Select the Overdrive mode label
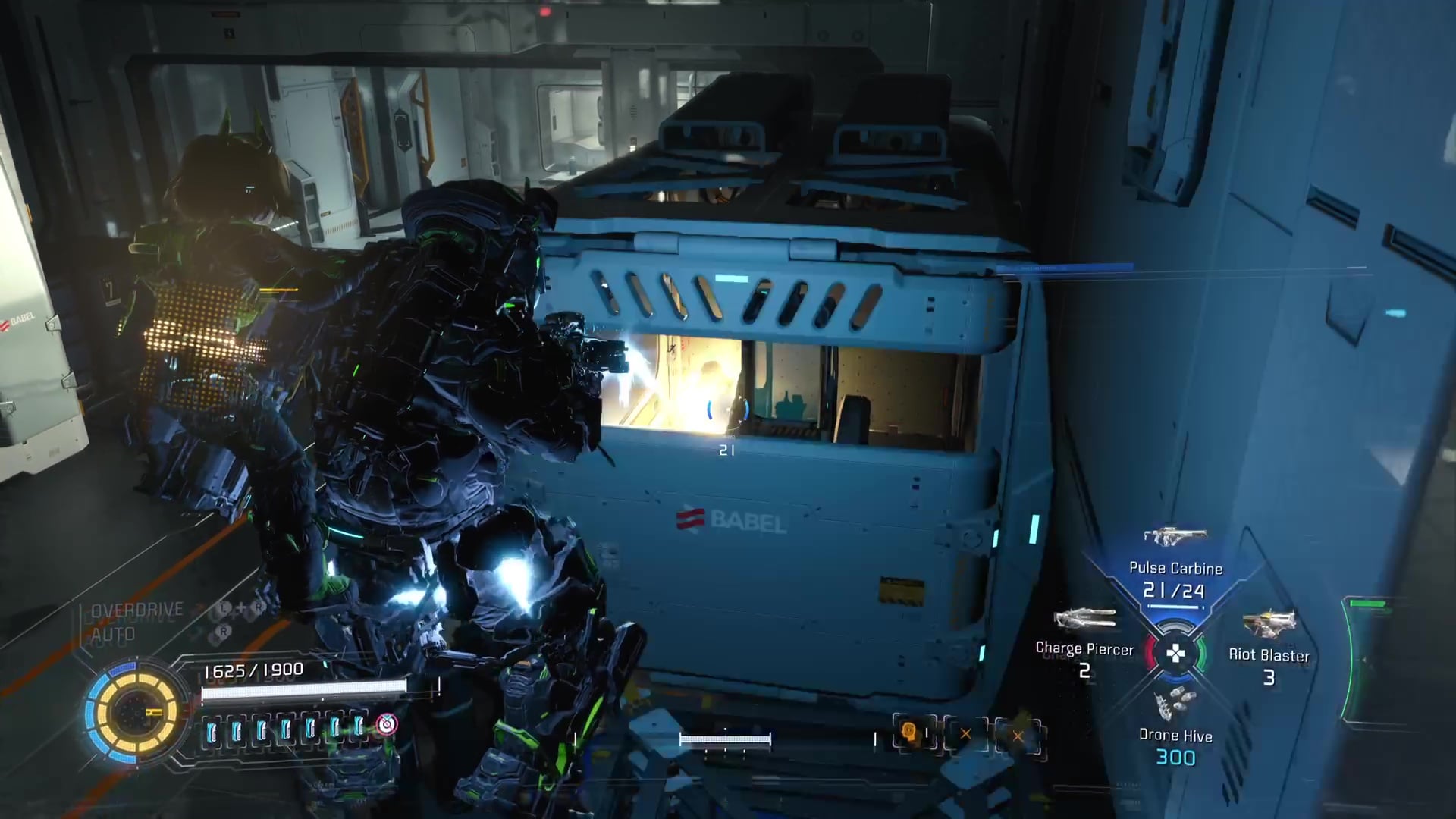Screen dimensions: 1456x819 [x=137, y=610]
